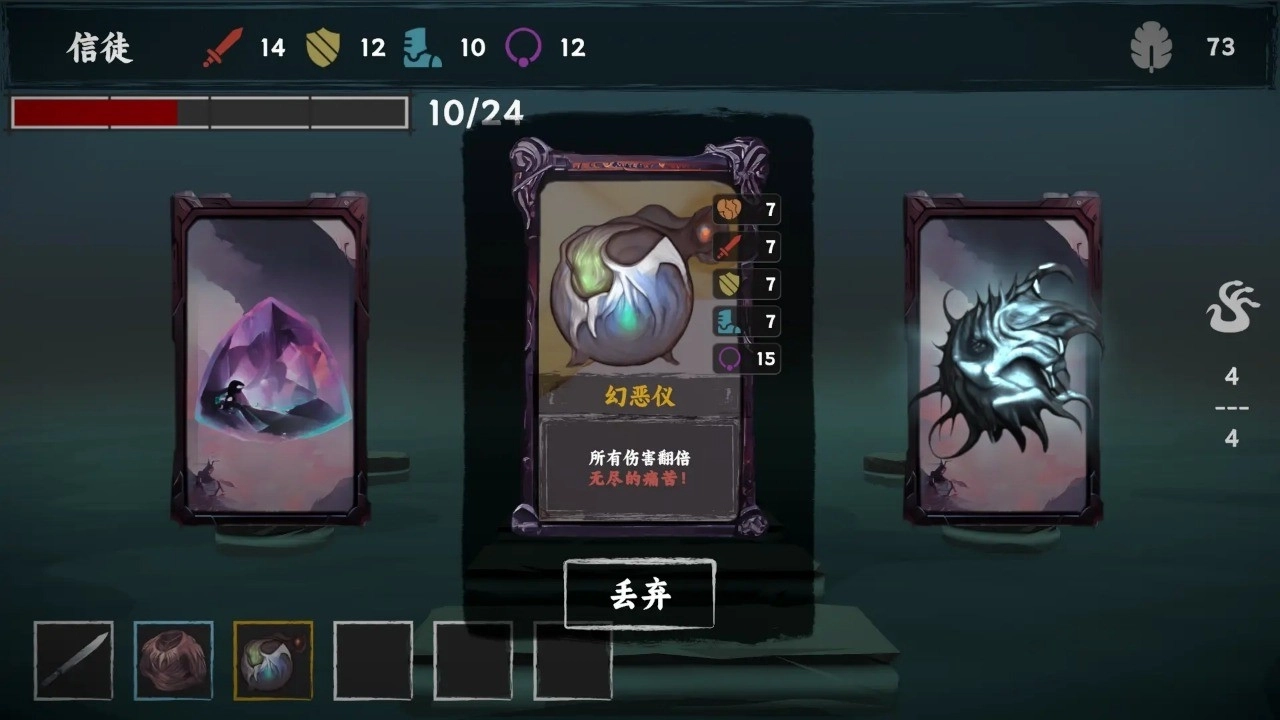Viewport: 1280px width, 720px height.
Task: Click an empty inventory slot on the right
Action: coord(472,661)
